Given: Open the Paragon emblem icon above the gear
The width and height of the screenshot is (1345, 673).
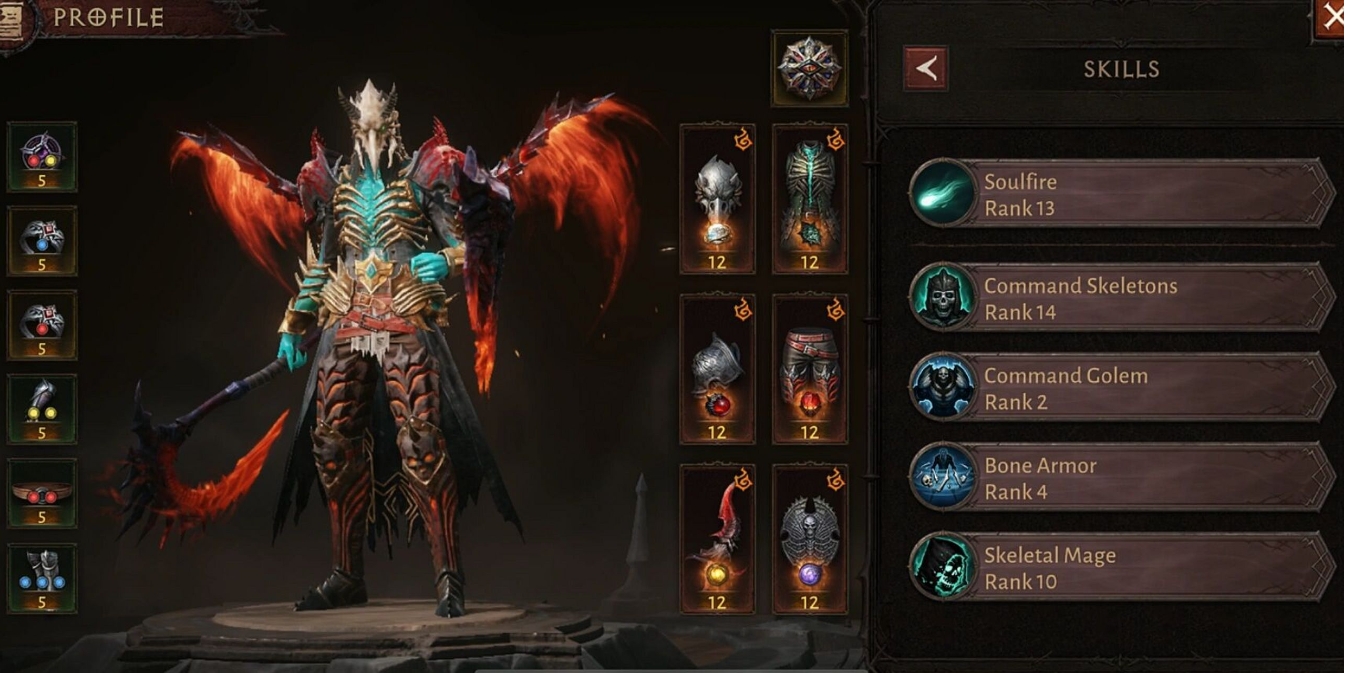Looking at the screenshot, I should tap(809, 68).
